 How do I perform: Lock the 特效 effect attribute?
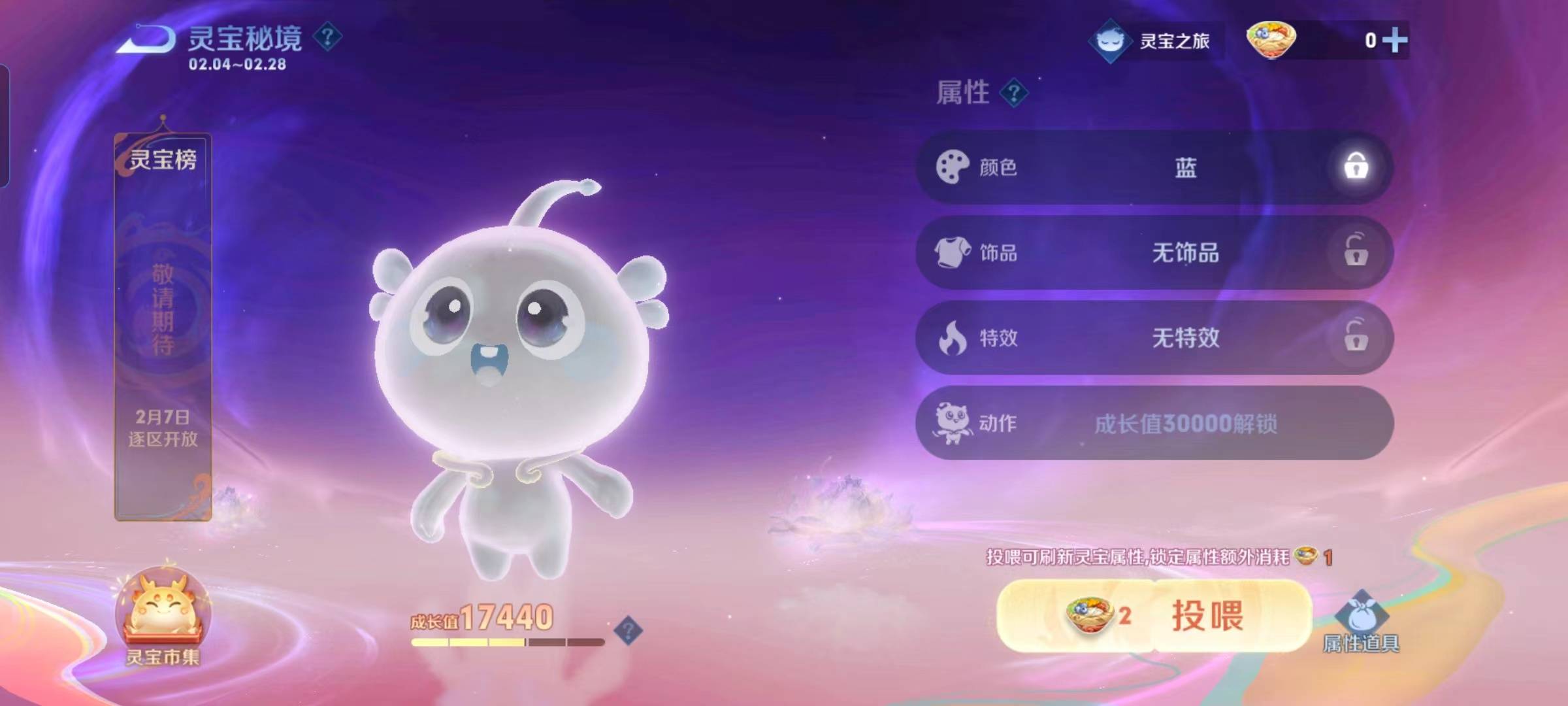[x=1356, y=337]
